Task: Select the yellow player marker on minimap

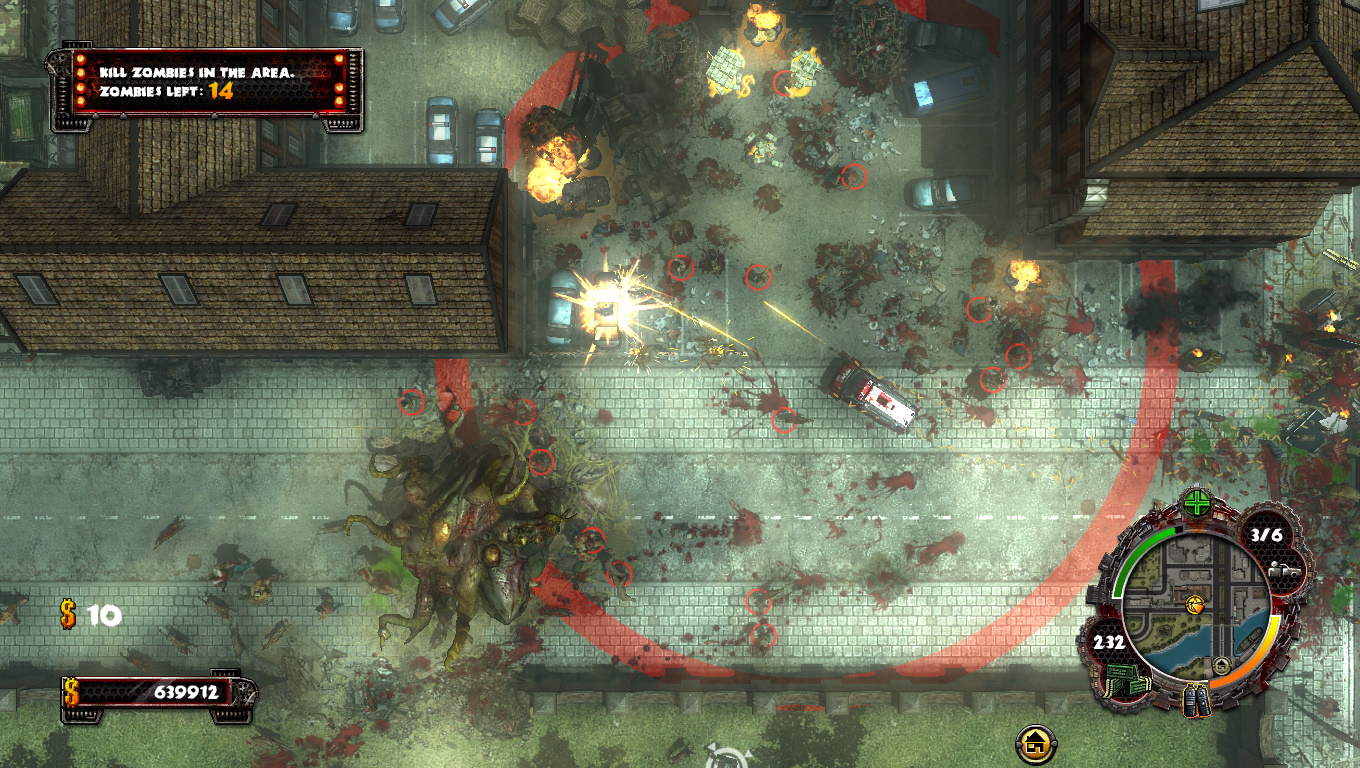Action: [1194, 604]
